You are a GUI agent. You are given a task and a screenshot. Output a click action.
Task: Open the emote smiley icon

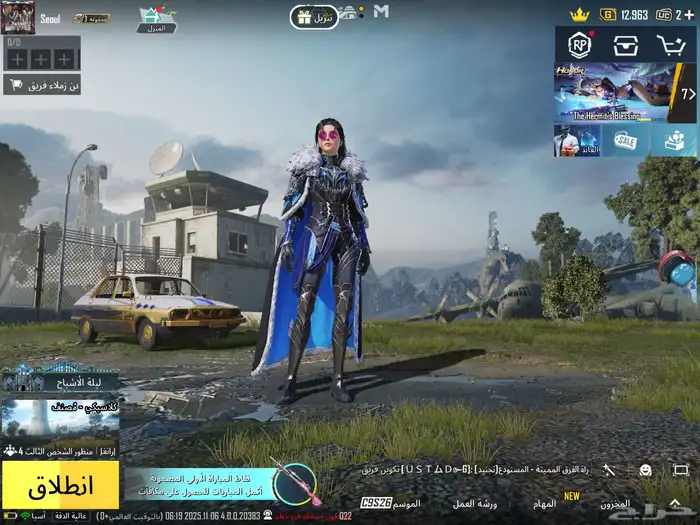(x=645, y=469)
